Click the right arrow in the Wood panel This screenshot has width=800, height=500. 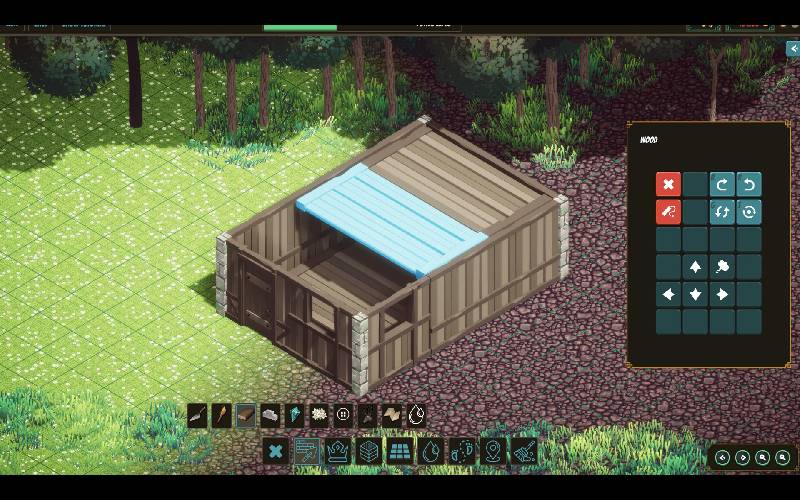(722, 294)
